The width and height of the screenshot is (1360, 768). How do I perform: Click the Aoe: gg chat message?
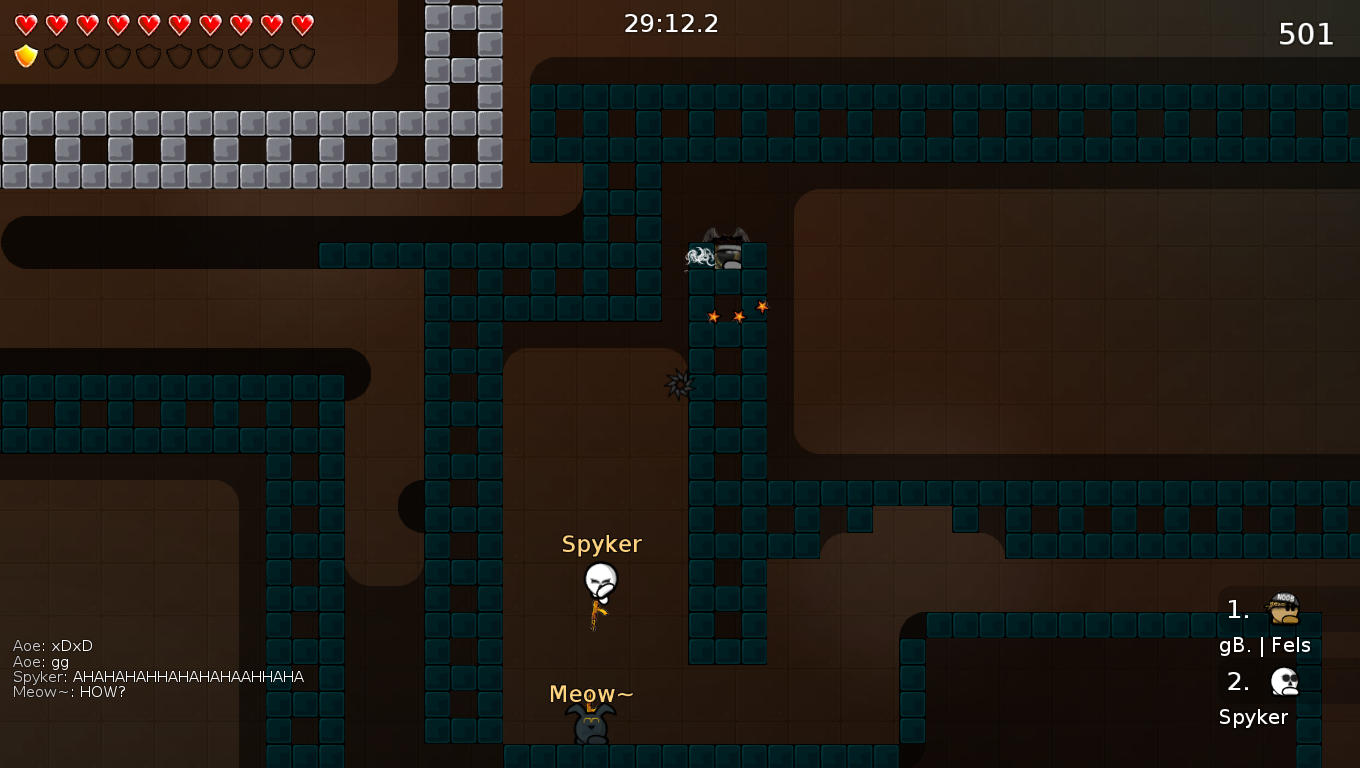pos(40,661)
